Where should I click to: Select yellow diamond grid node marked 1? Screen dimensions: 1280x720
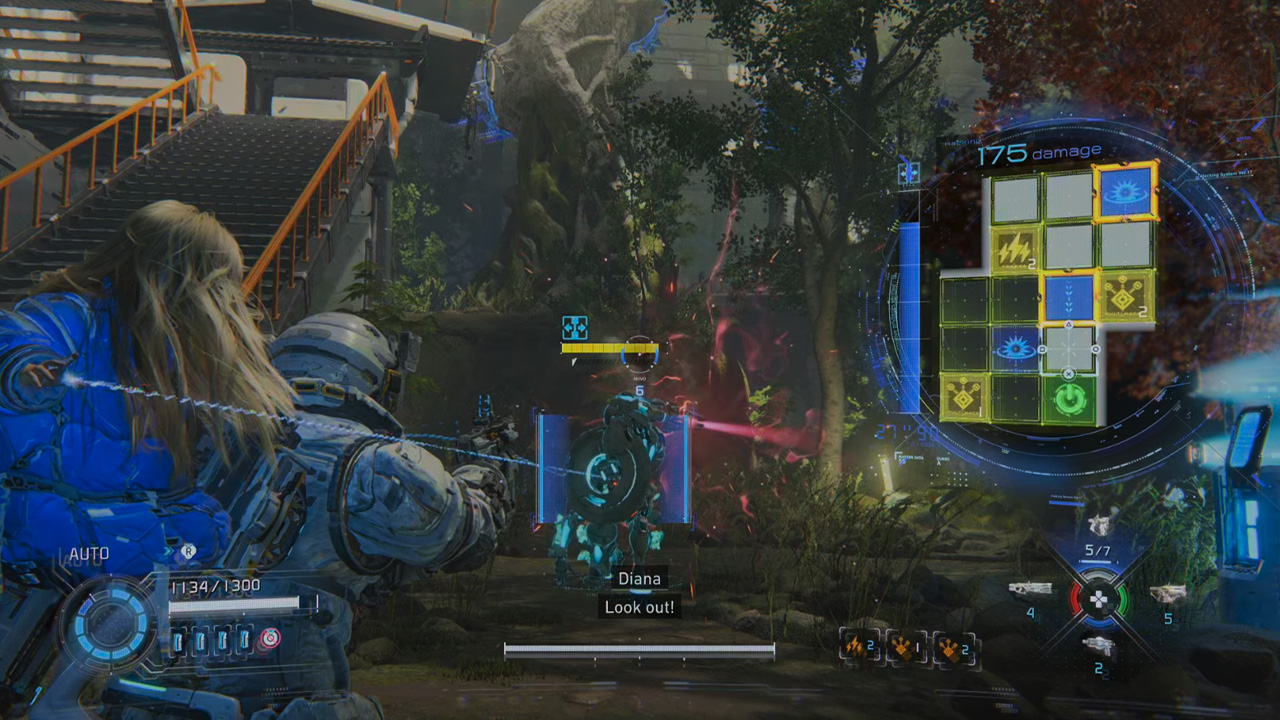[x=965, y=398]
